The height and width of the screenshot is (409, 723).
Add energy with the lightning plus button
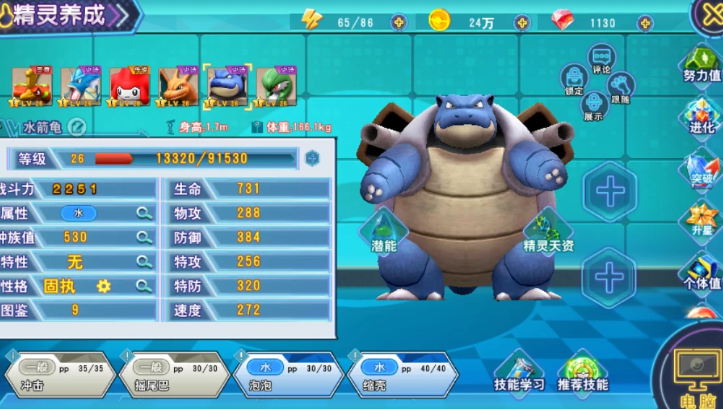click(398, 21)
